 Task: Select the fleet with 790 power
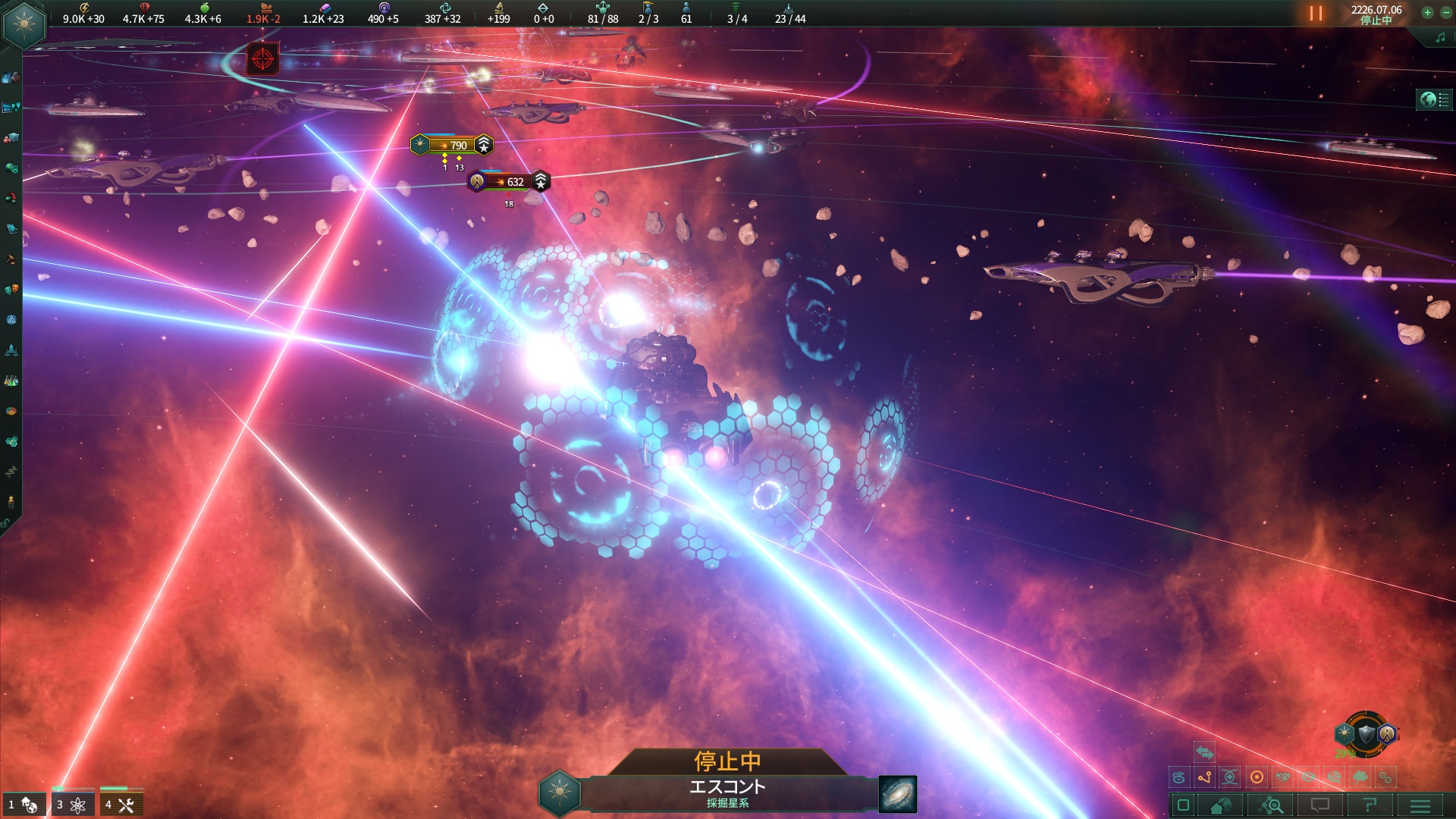453,145
